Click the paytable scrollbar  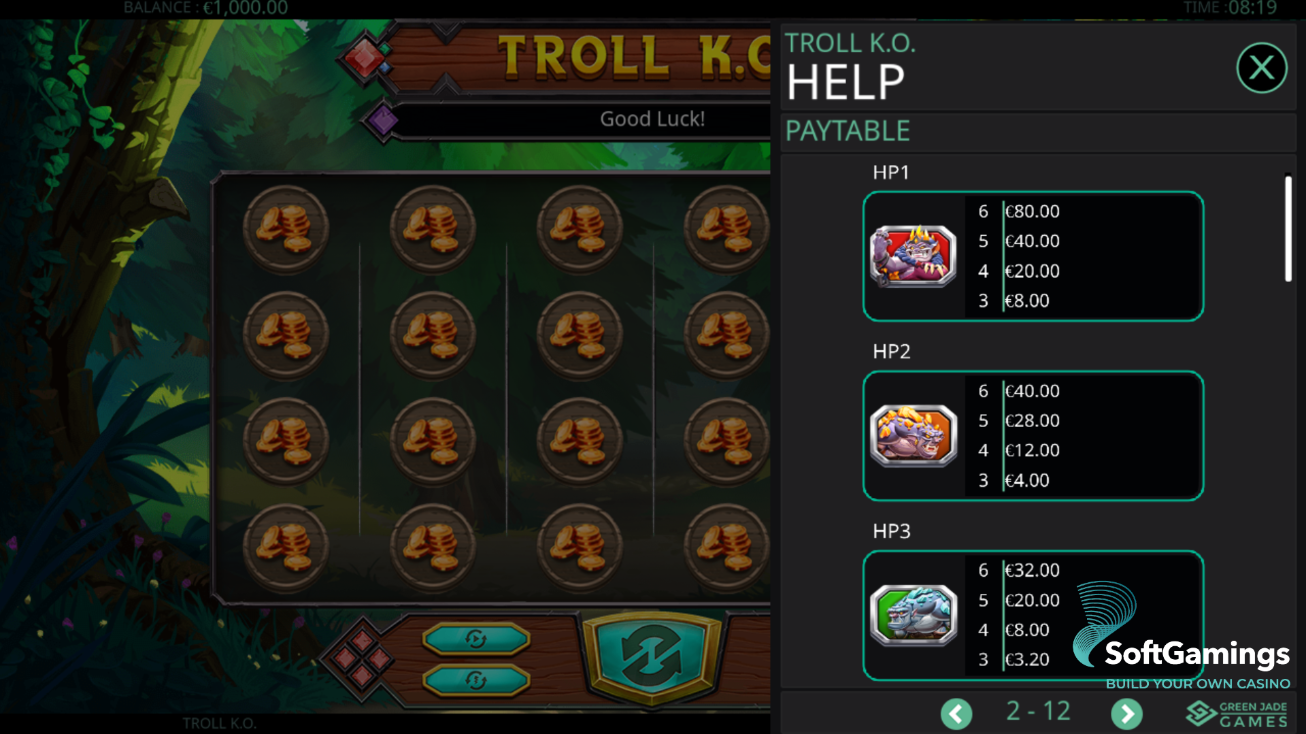1288,229
